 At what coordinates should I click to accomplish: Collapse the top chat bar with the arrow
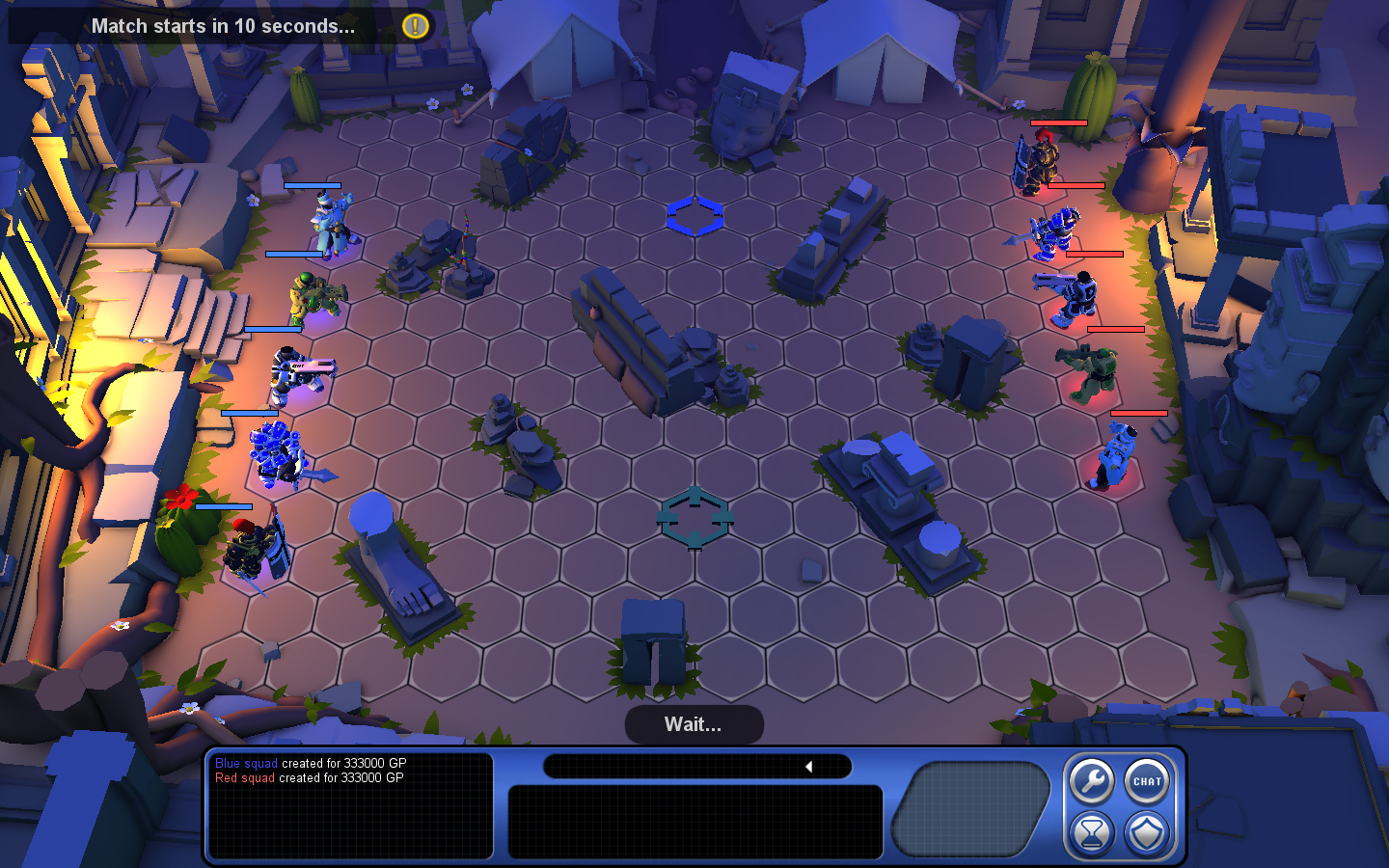(x=809, y=767)
